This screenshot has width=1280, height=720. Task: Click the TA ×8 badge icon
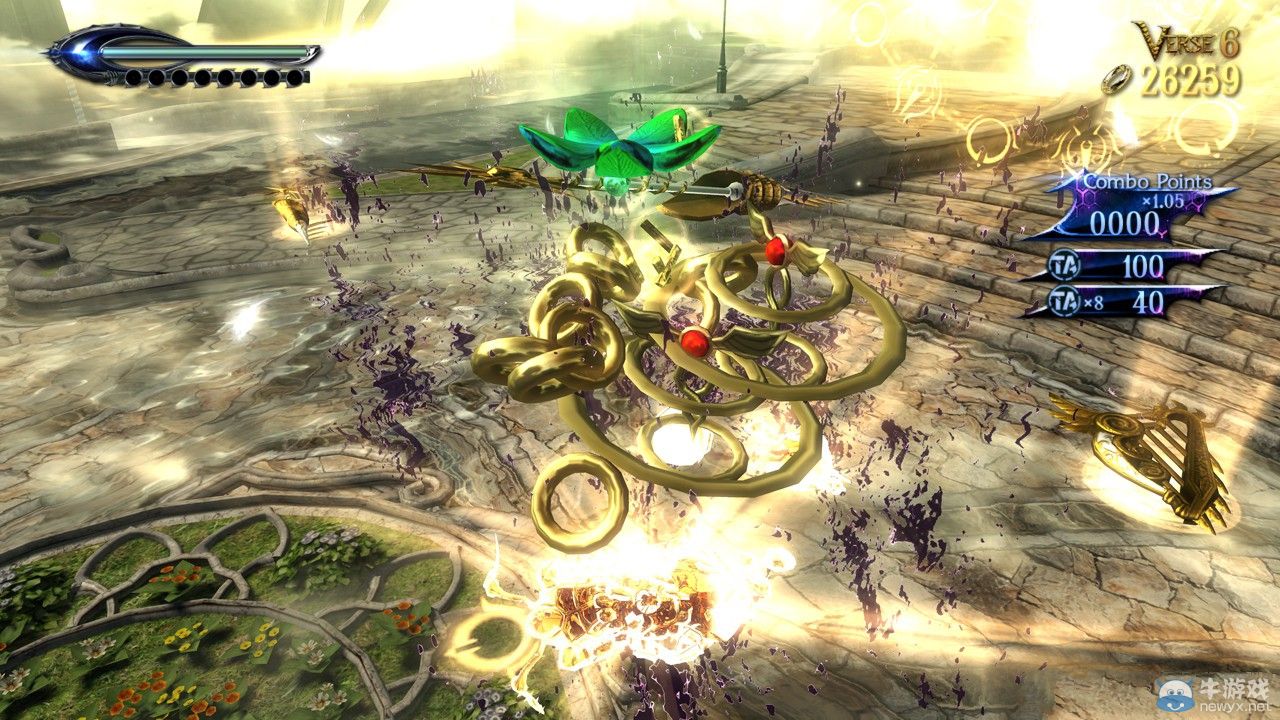point(1062,299)
